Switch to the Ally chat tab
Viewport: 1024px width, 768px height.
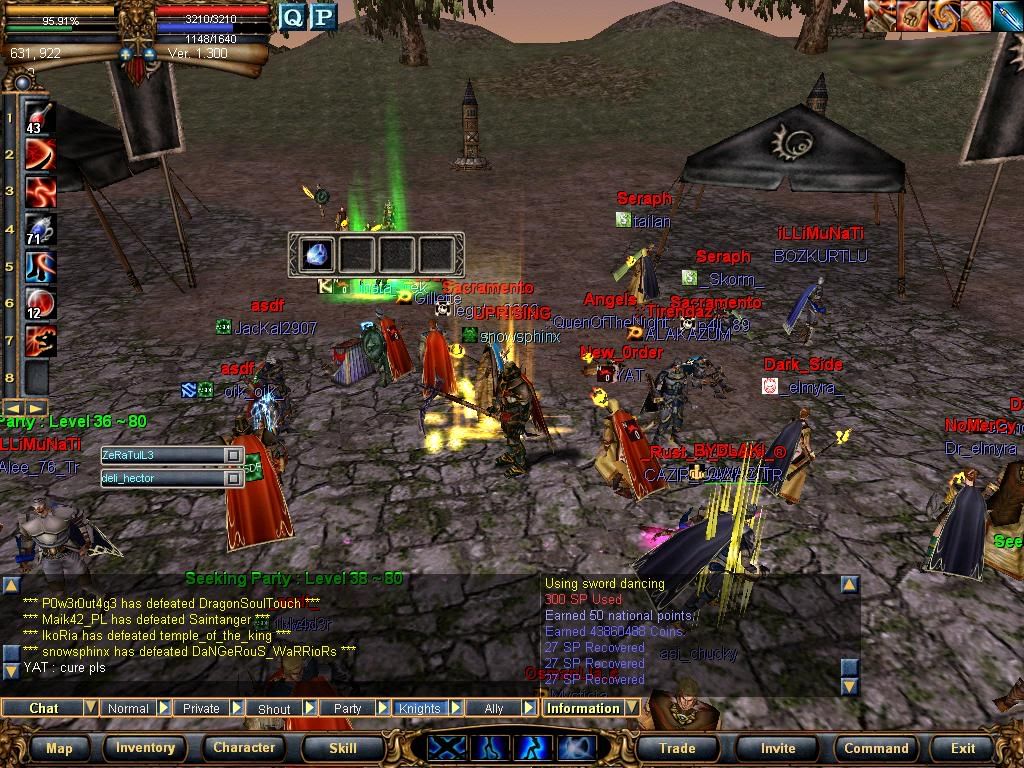click(494, 708)
